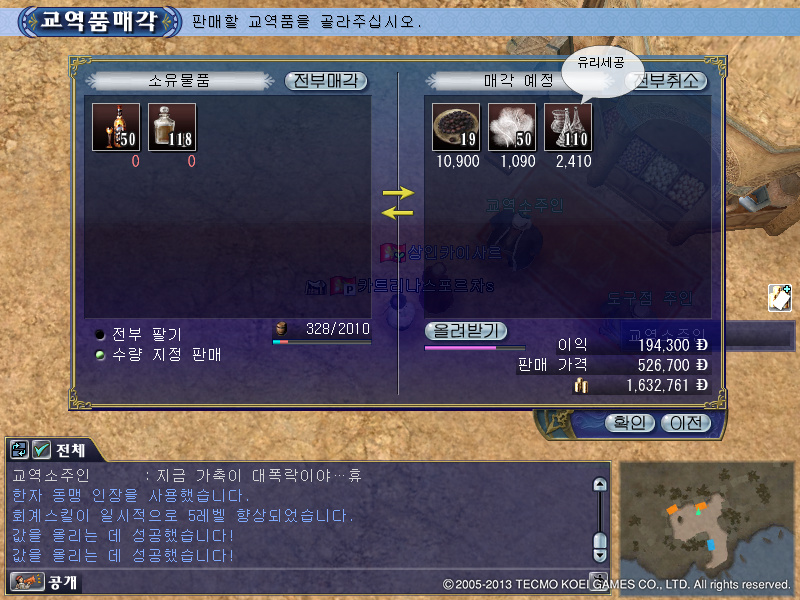This screenshot has width=800, height=600.
Task: Confirm the sale with the 확인 button
Action: pyautogui.click(x=628, y=423)
